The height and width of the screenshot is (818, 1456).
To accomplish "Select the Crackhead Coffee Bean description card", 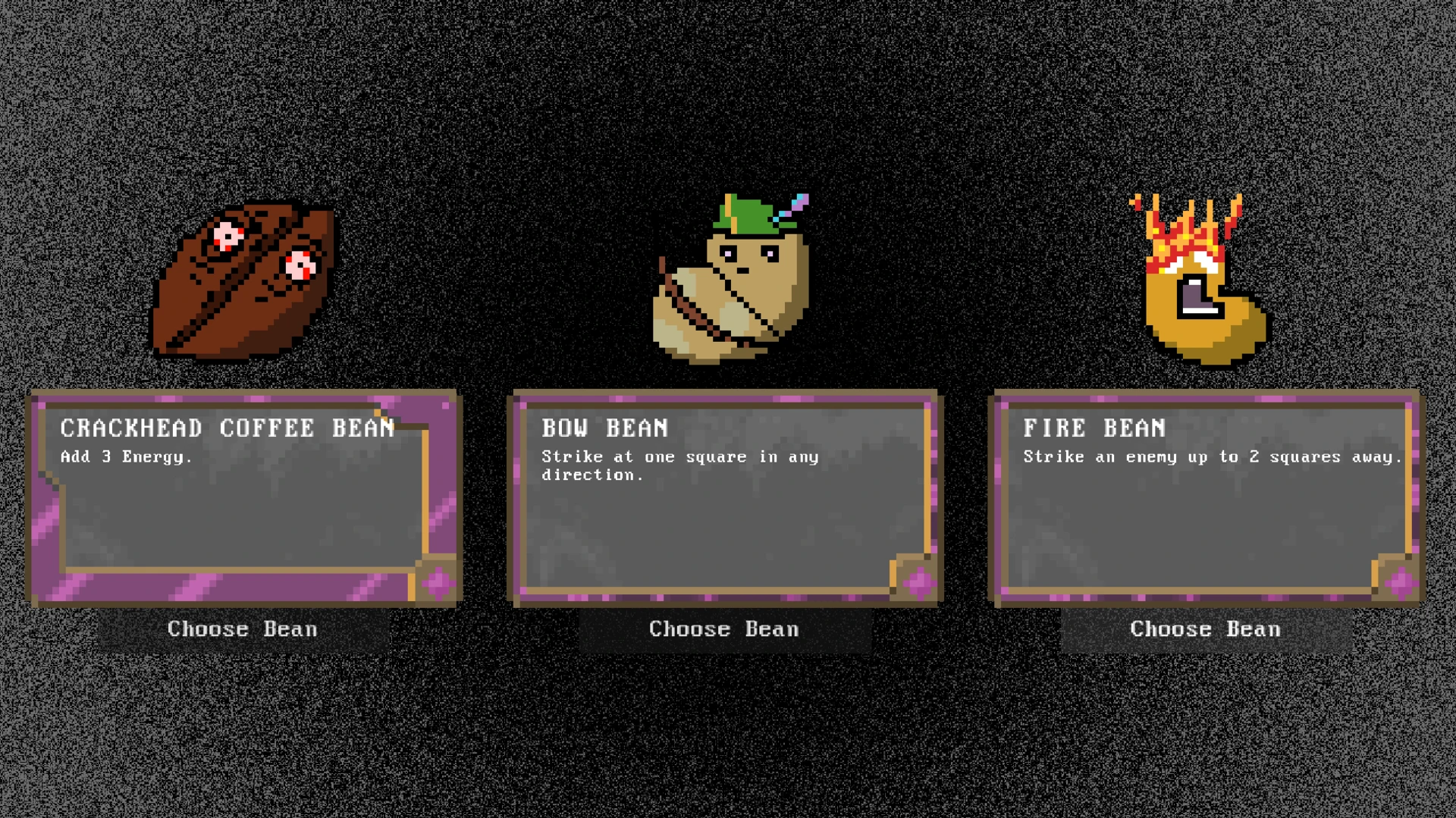I will click(x=244, y=498).
